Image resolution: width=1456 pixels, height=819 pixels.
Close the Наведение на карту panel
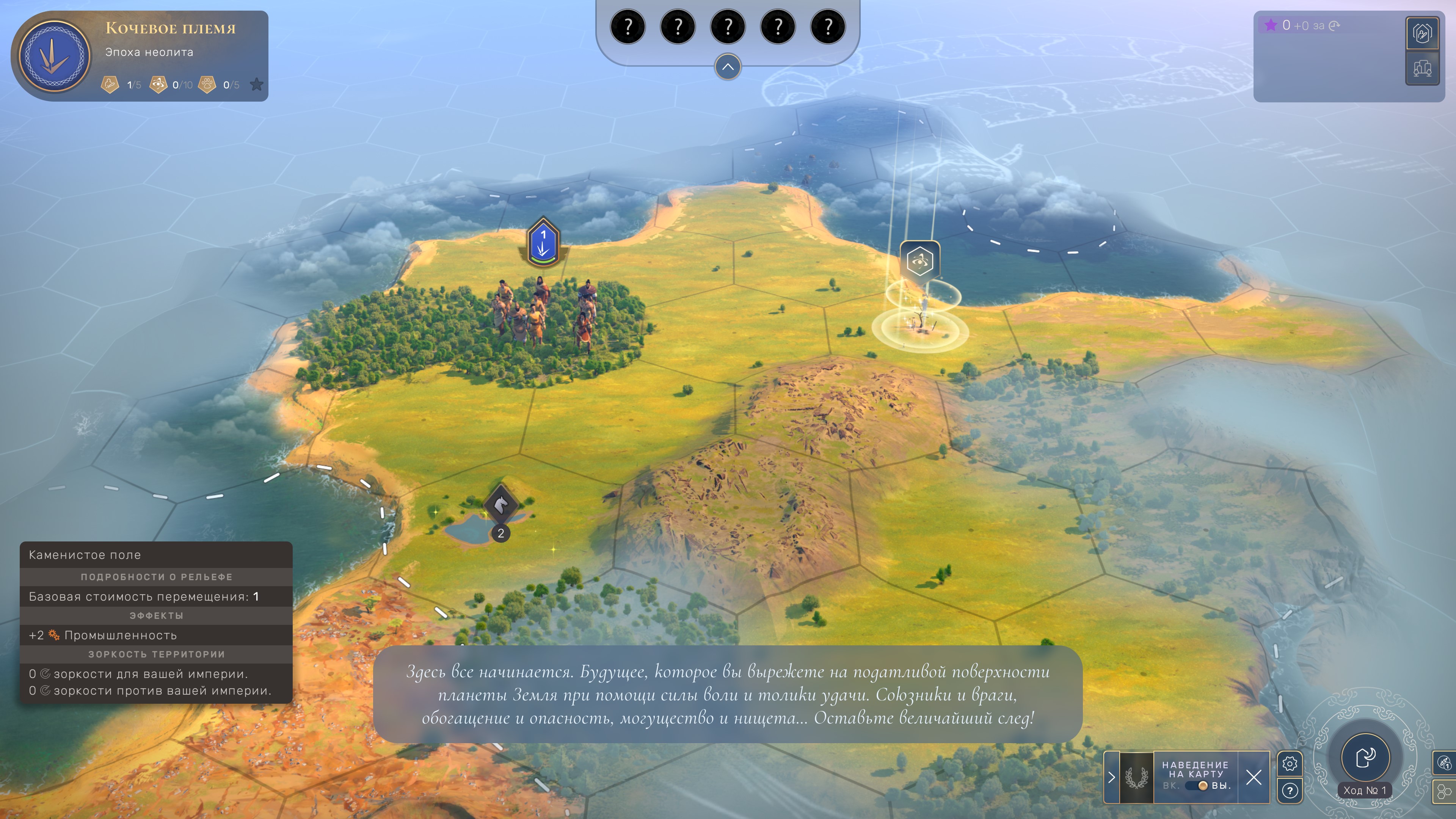click(x=1254, y=778)
